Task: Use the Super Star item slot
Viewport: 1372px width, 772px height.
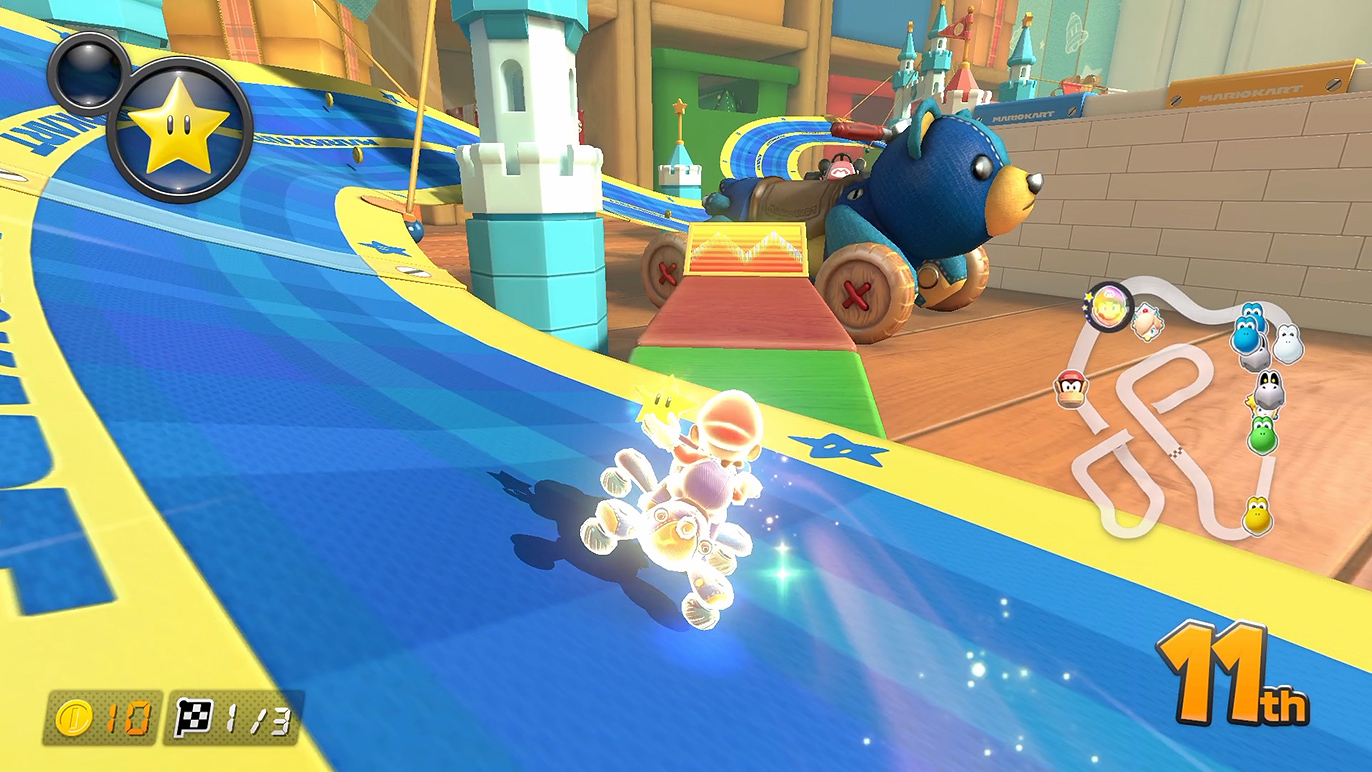Action: pyautogui.click(x=180, y=130)
